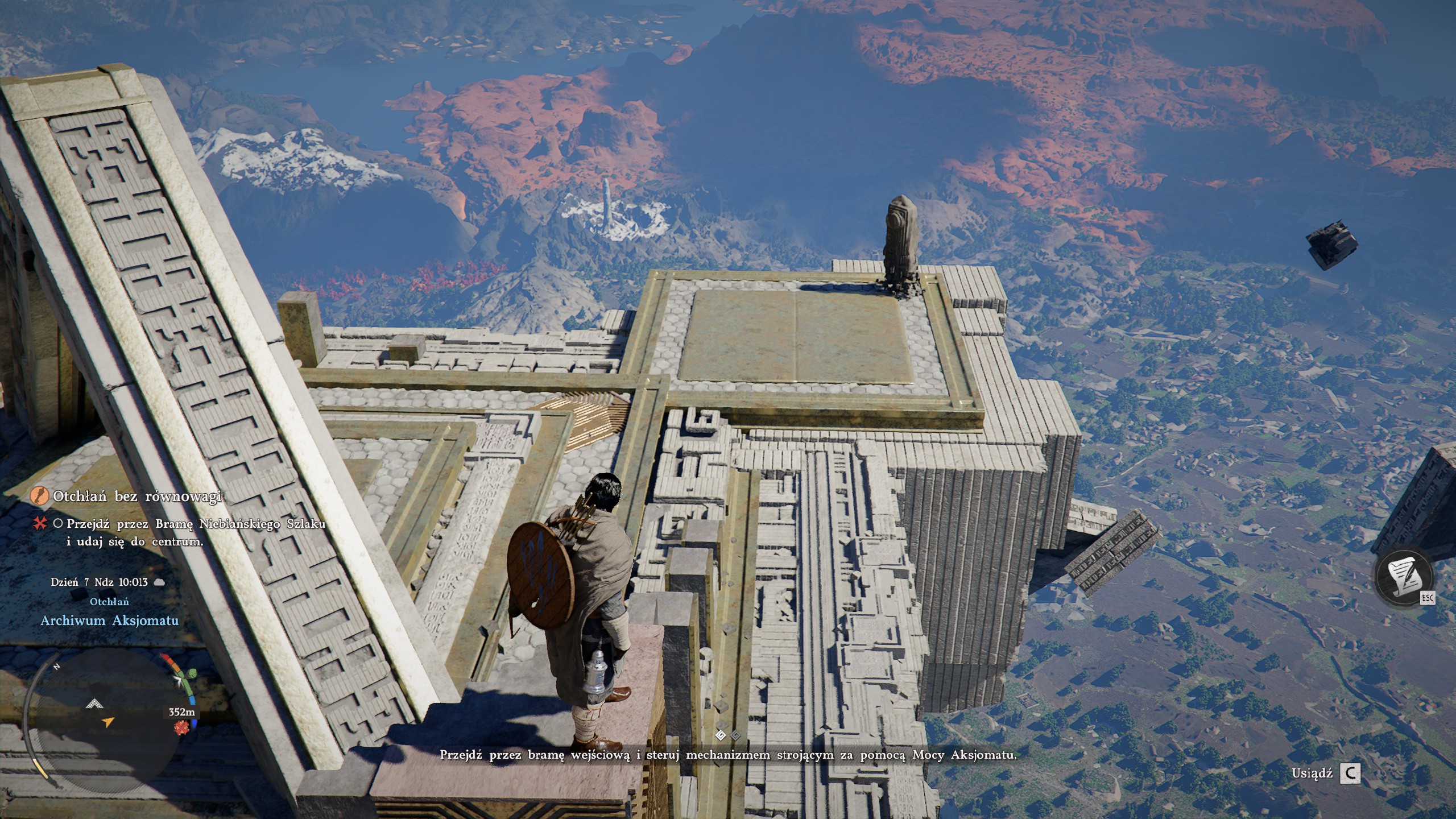This screenshot has height=819, width=1456.
Task: Select the orange quest emblem beside the quest title
Action: [x=40, y=496]
